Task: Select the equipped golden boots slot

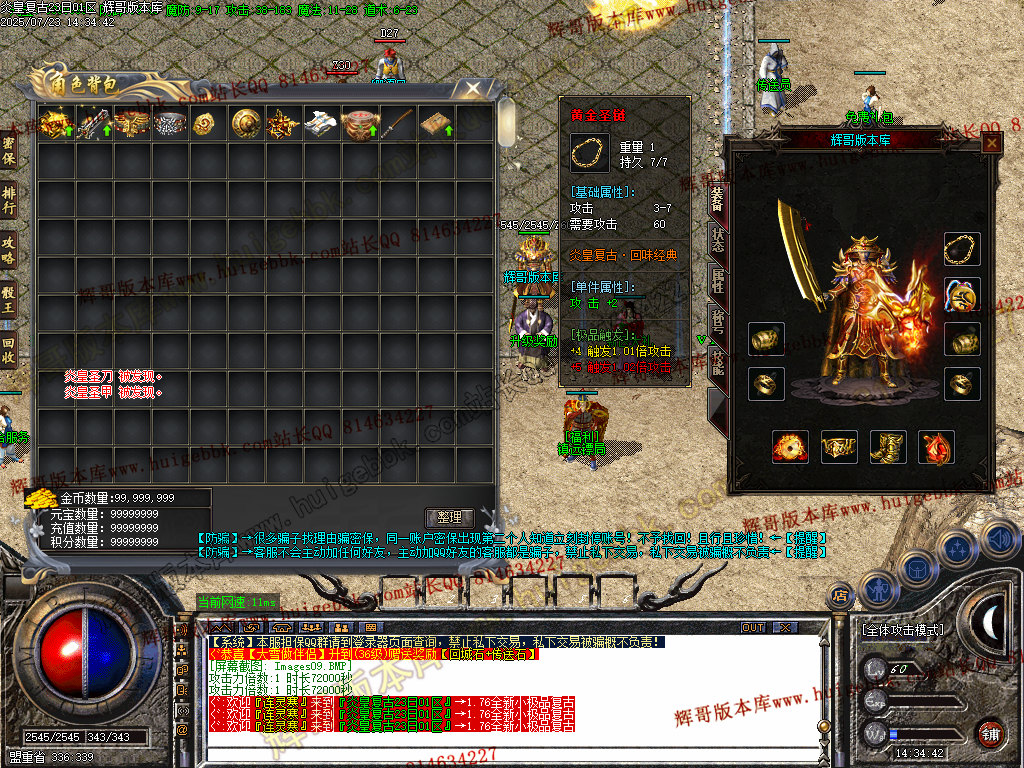Action: (888, 447)
